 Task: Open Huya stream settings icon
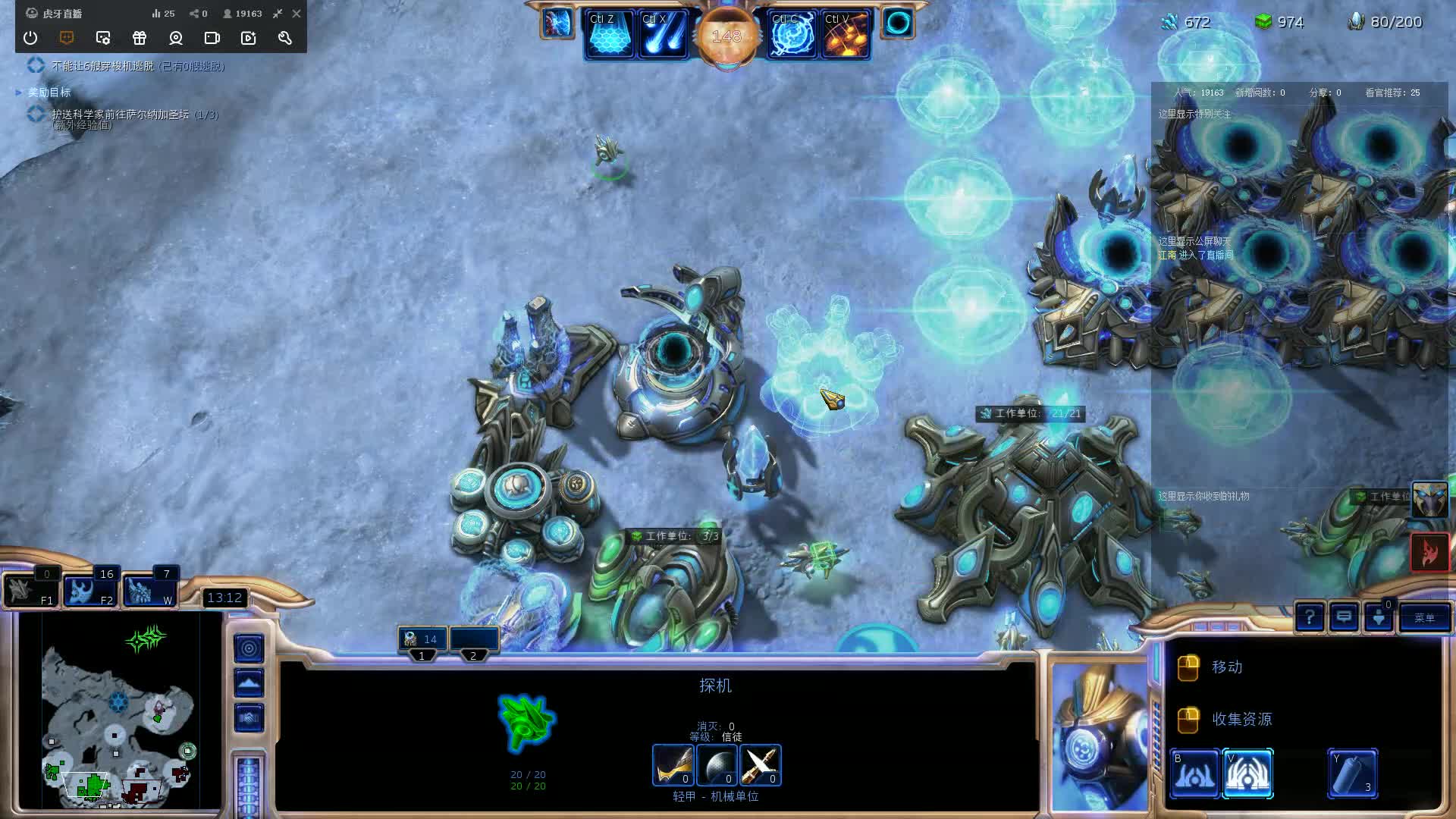pyautogui.click(x=103, y=38)
